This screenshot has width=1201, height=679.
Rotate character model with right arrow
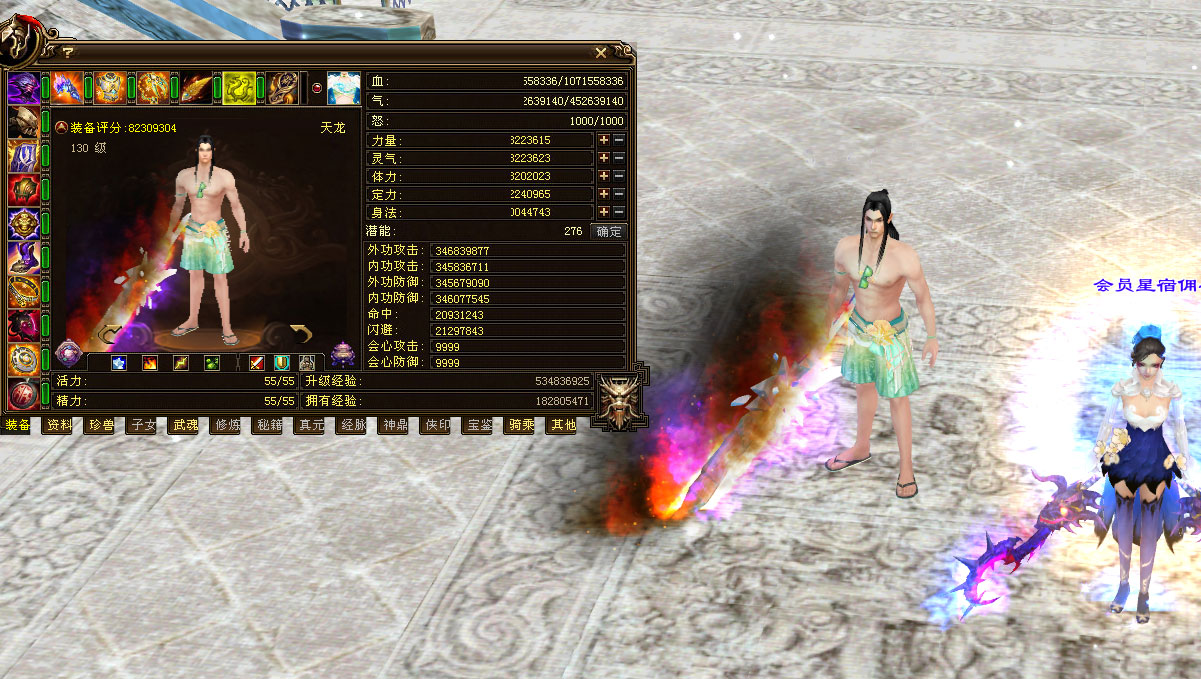(x=301, y=331)
